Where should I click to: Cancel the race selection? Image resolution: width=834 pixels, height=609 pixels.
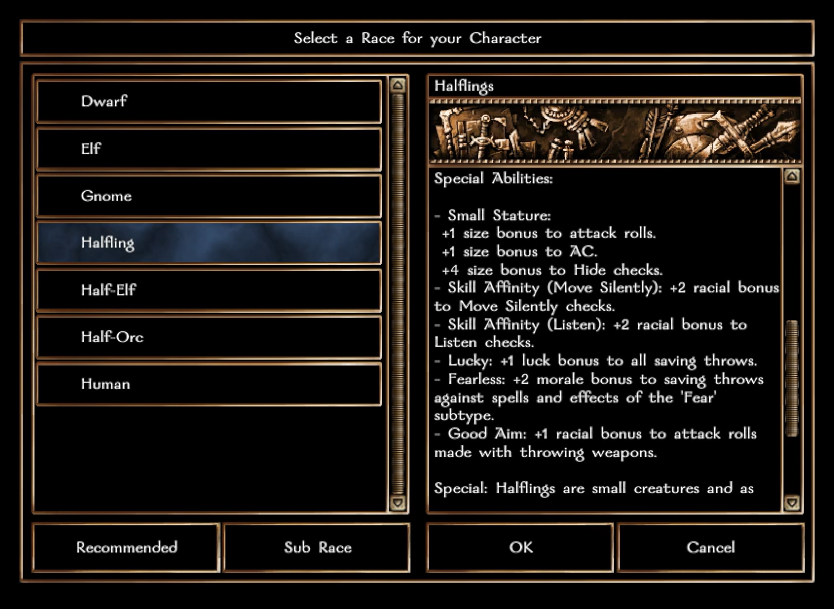pyautogui.click(x=711, y=548)
